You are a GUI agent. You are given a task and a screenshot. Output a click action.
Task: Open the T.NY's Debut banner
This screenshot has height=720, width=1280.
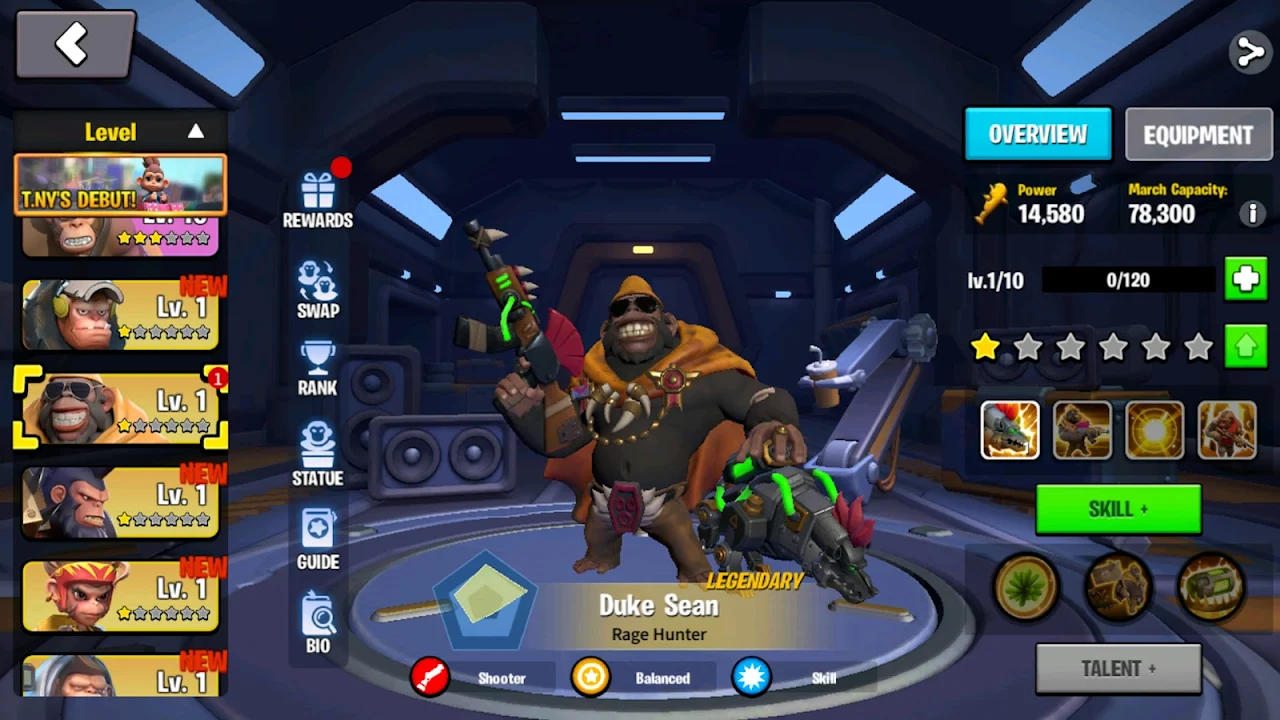[x=121, y=186]
